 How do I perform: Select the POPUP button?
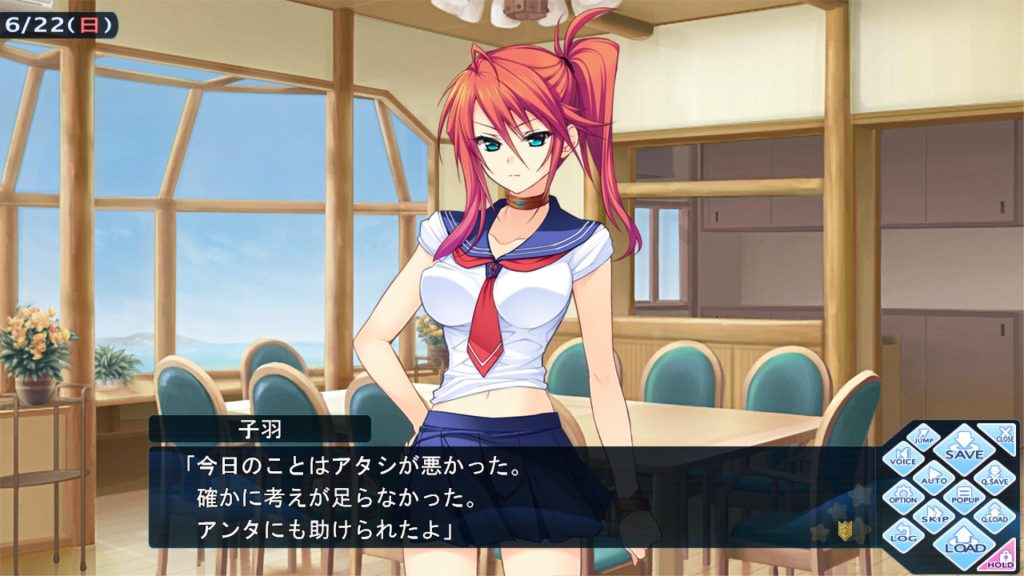coord(964,495)
